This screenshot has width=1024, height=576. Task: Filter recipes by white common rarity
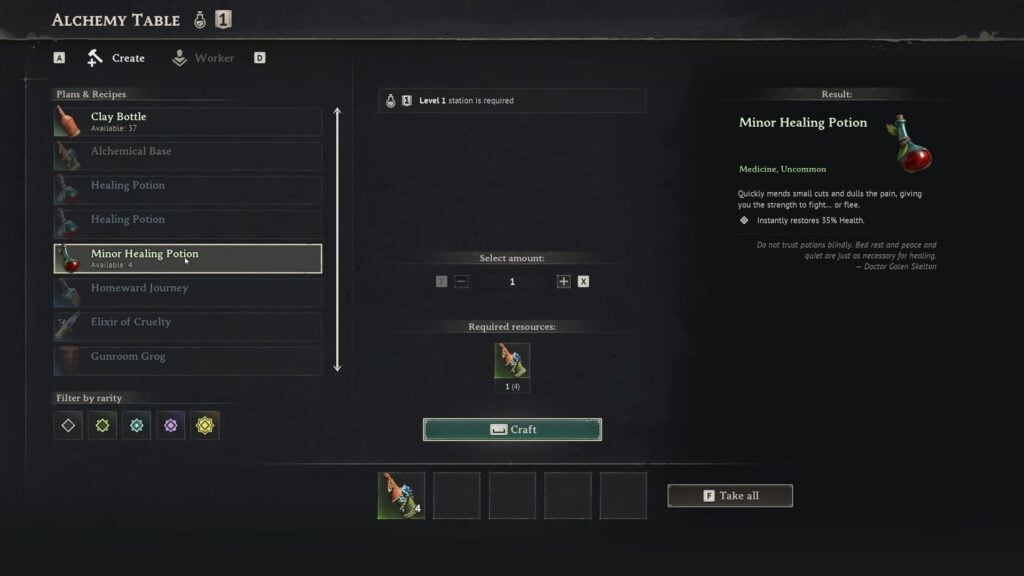pyautogui.click(x=68, y=425)
